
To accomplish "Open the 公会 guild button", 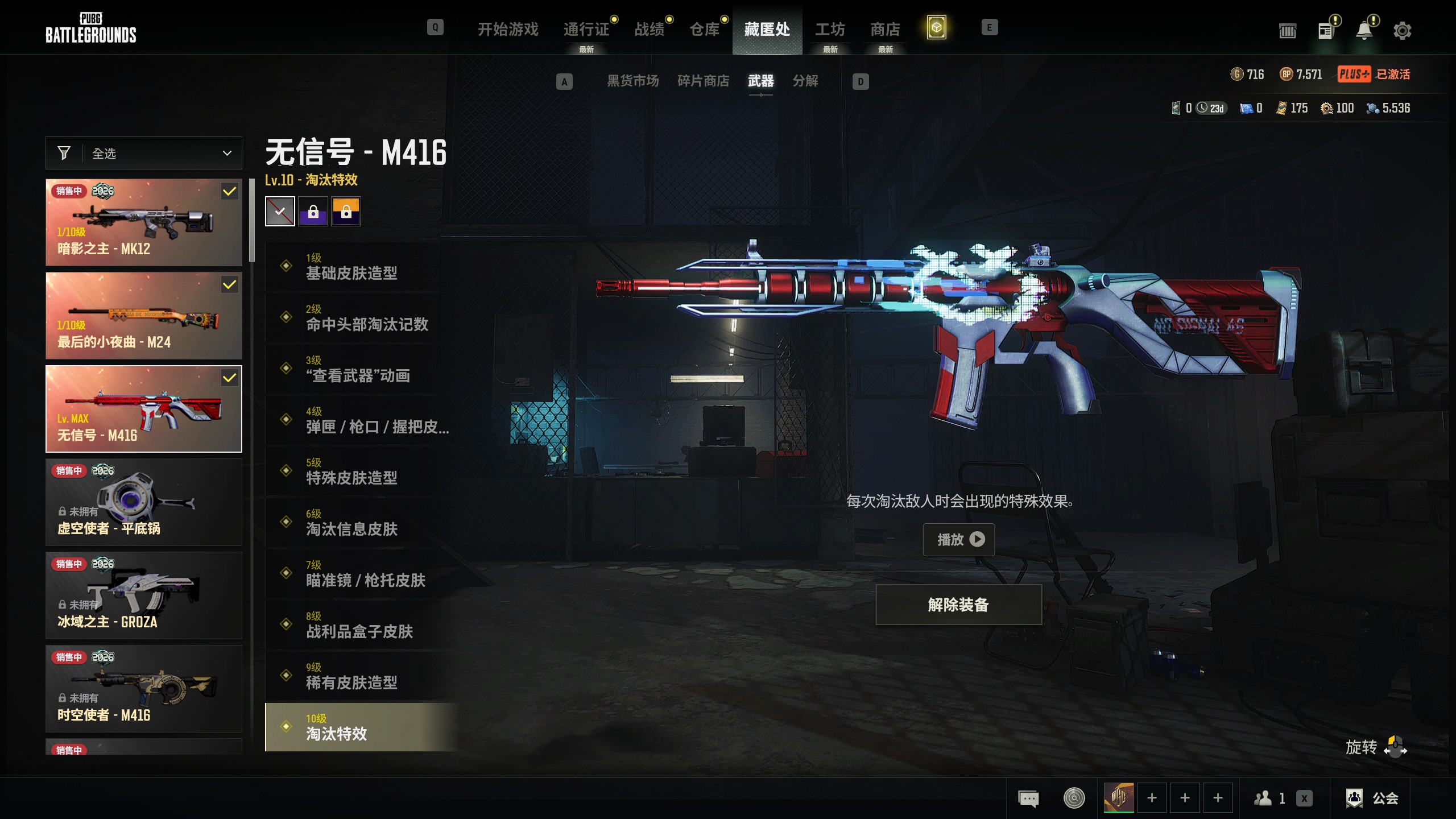I will pyautogui.click(x=1372, y=798).
